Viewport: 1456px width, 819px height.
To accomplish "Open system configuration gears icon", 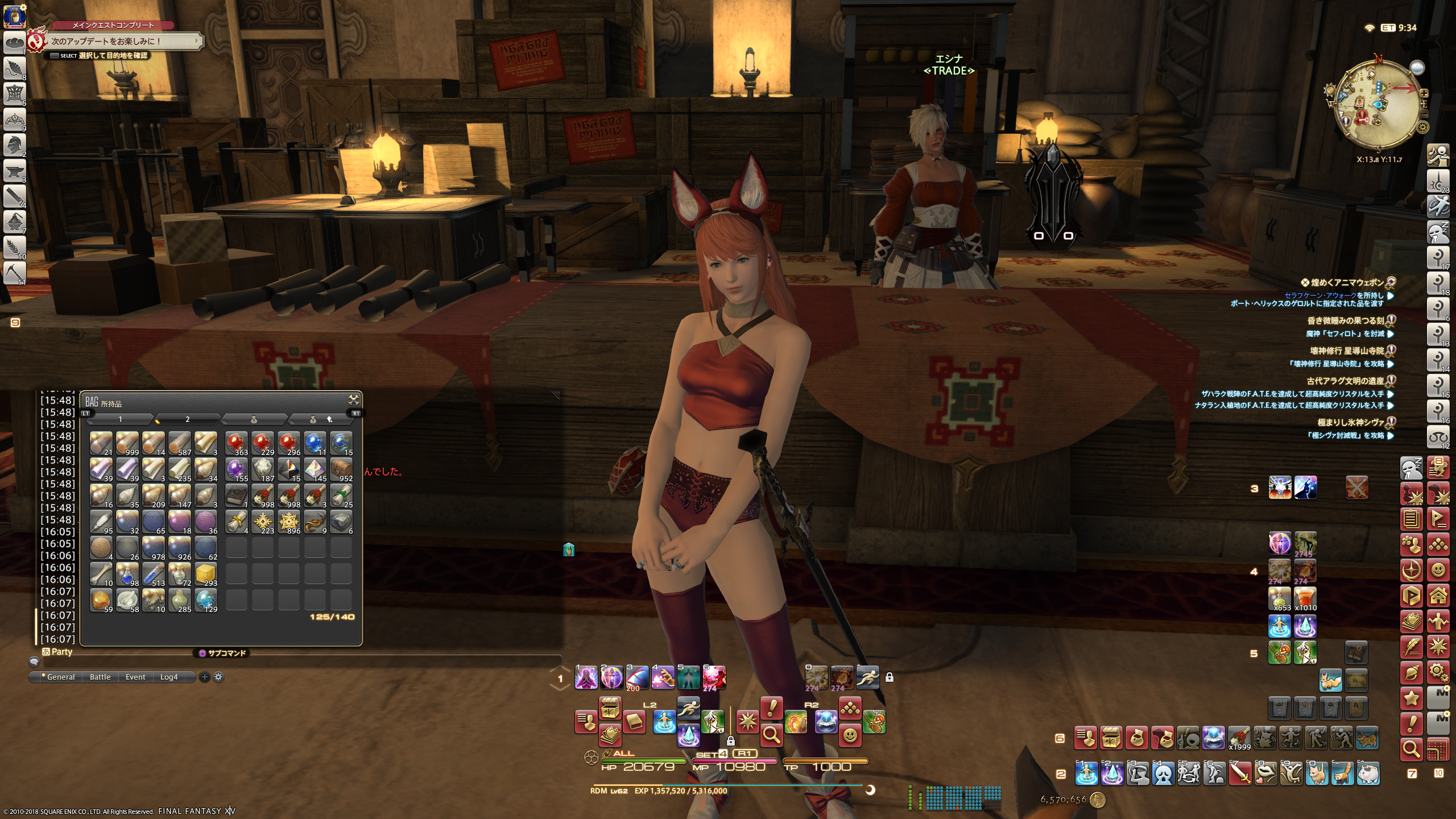I will coord(1438,673).
